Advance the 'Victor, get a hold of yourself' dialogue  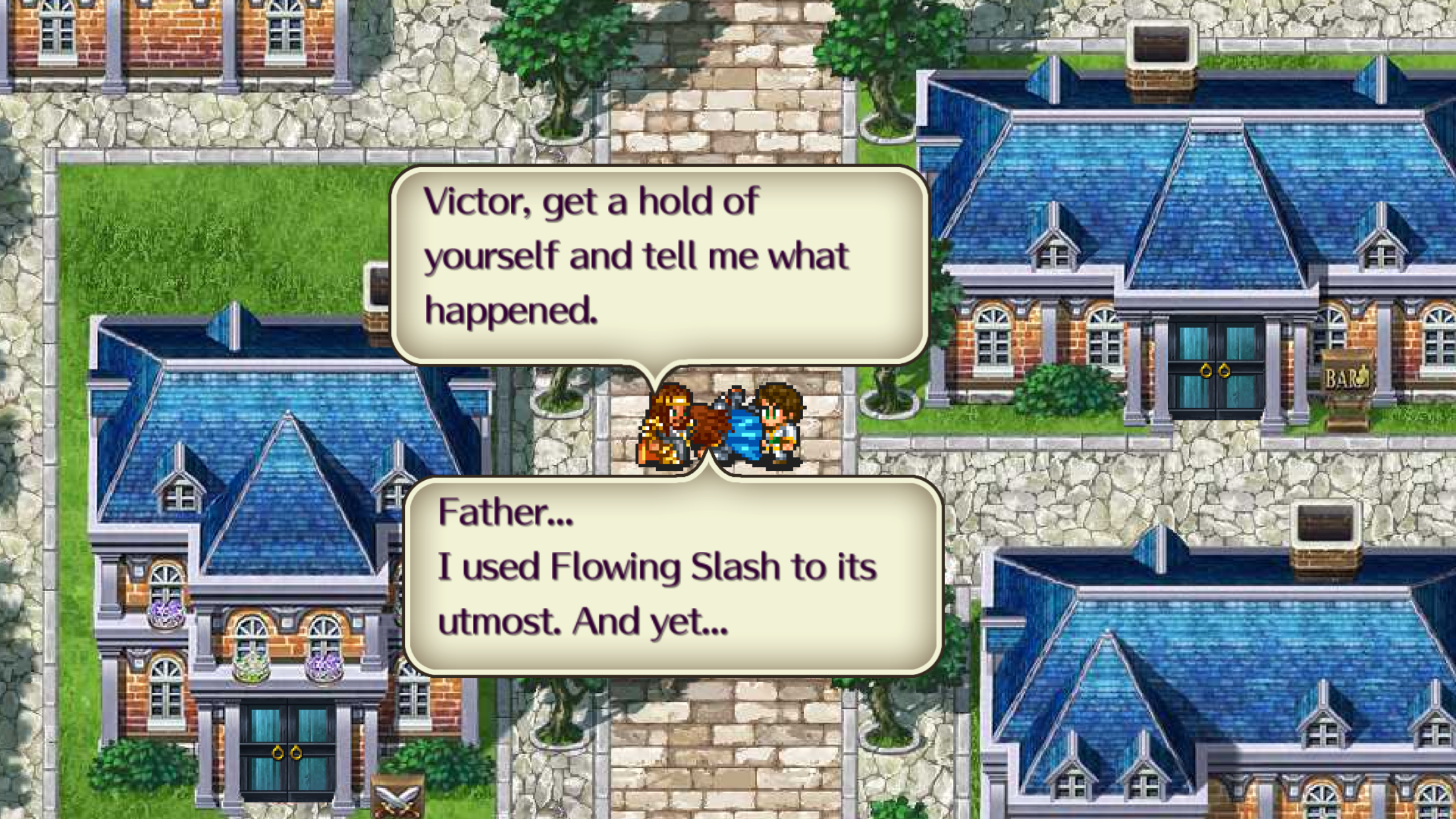659,264
